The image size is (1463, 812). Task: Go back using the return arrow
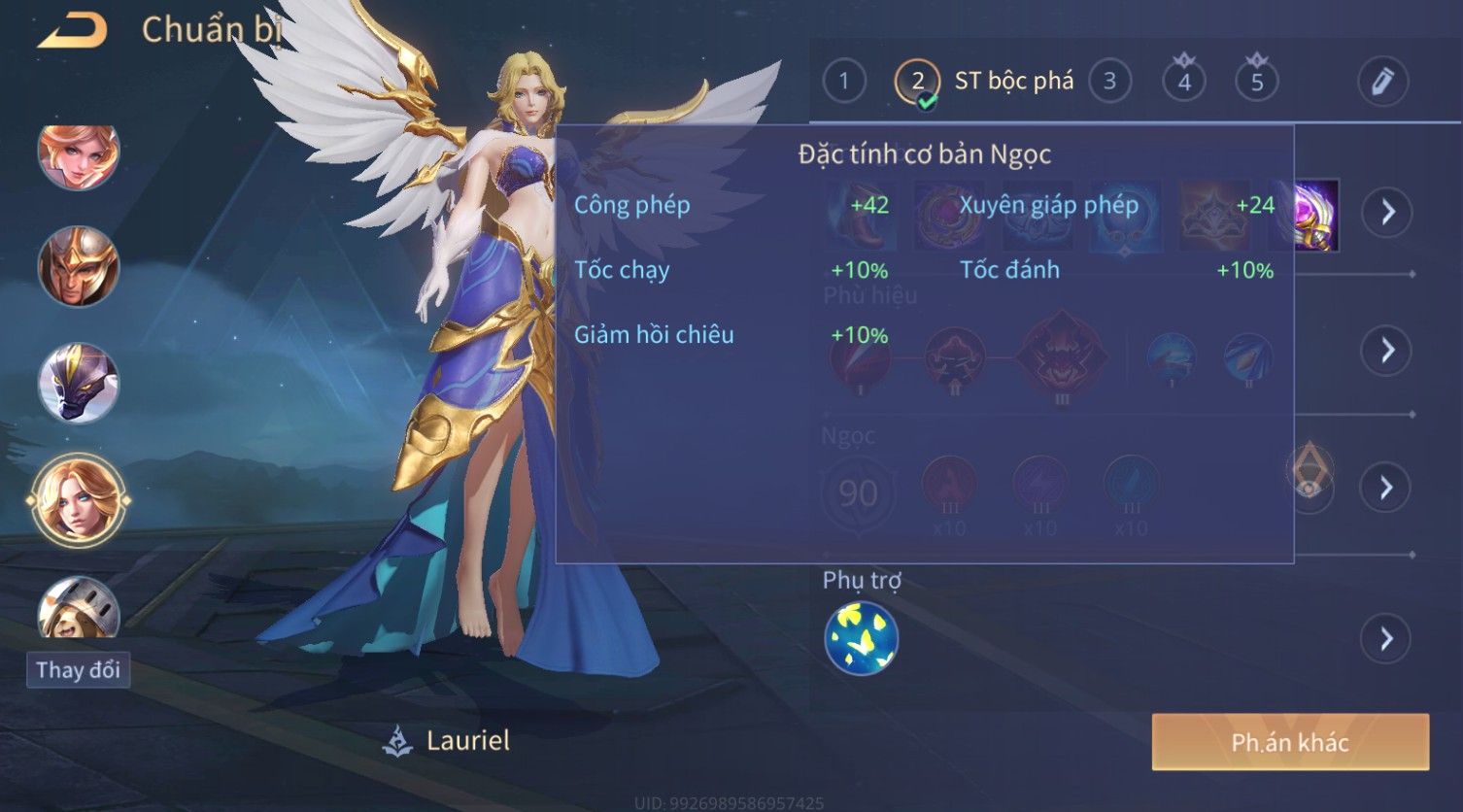(72, 31)
